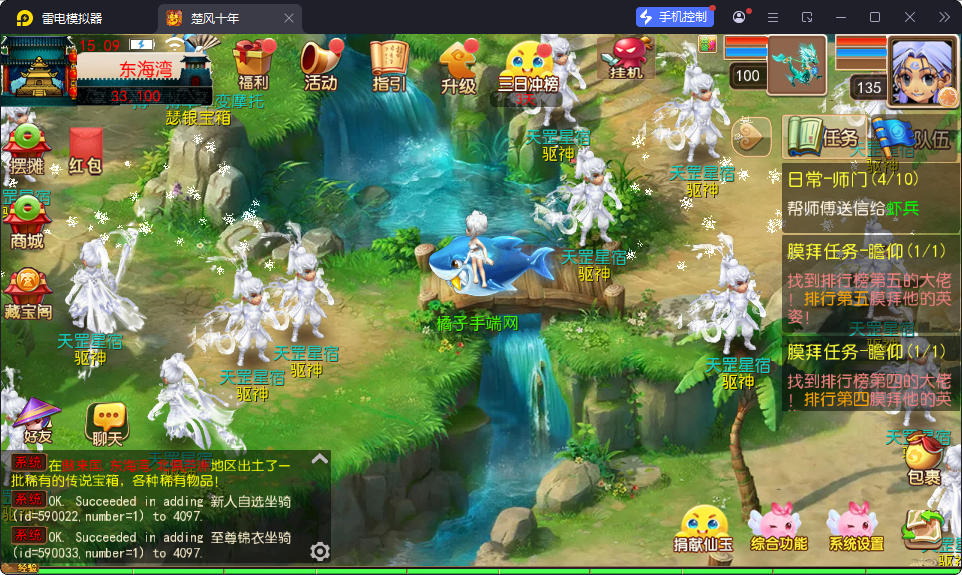Image resolution: width=962 pixels, height=575 pixels.
Task: Open the 商城 shop icon
Action: 27,222
